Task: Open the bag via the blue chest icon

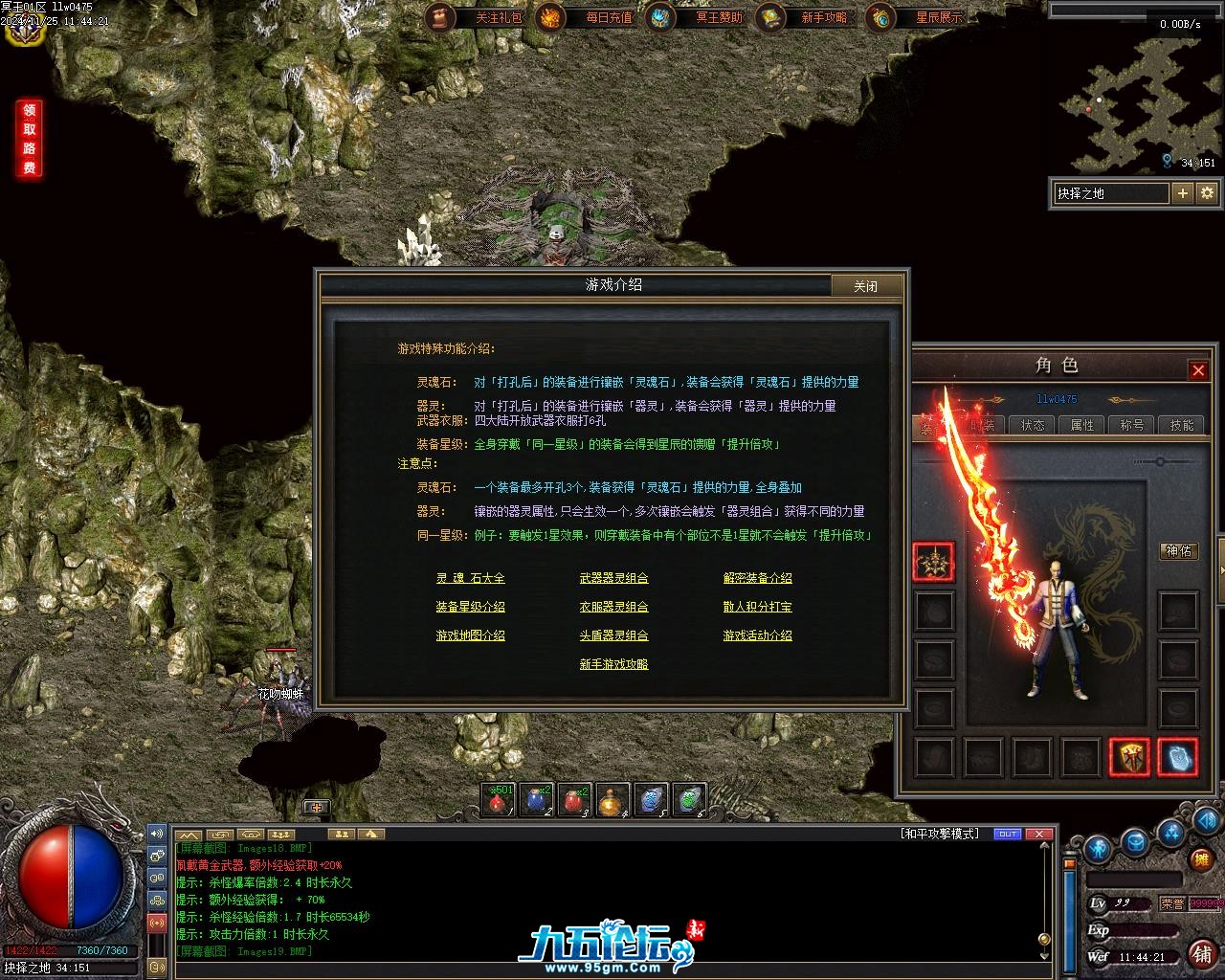Action: click(1136, 843)
